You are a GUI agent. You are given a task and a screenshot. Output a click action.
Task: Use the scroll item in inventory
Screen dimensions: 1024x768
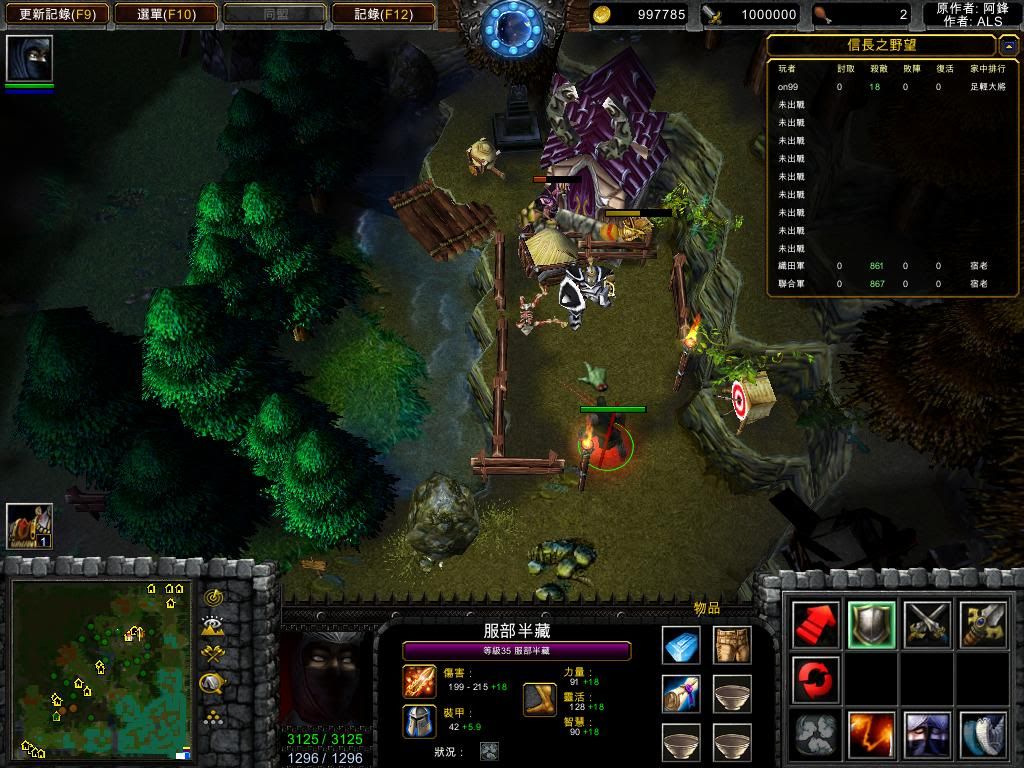pyautogui.click(x=681, y=694)
